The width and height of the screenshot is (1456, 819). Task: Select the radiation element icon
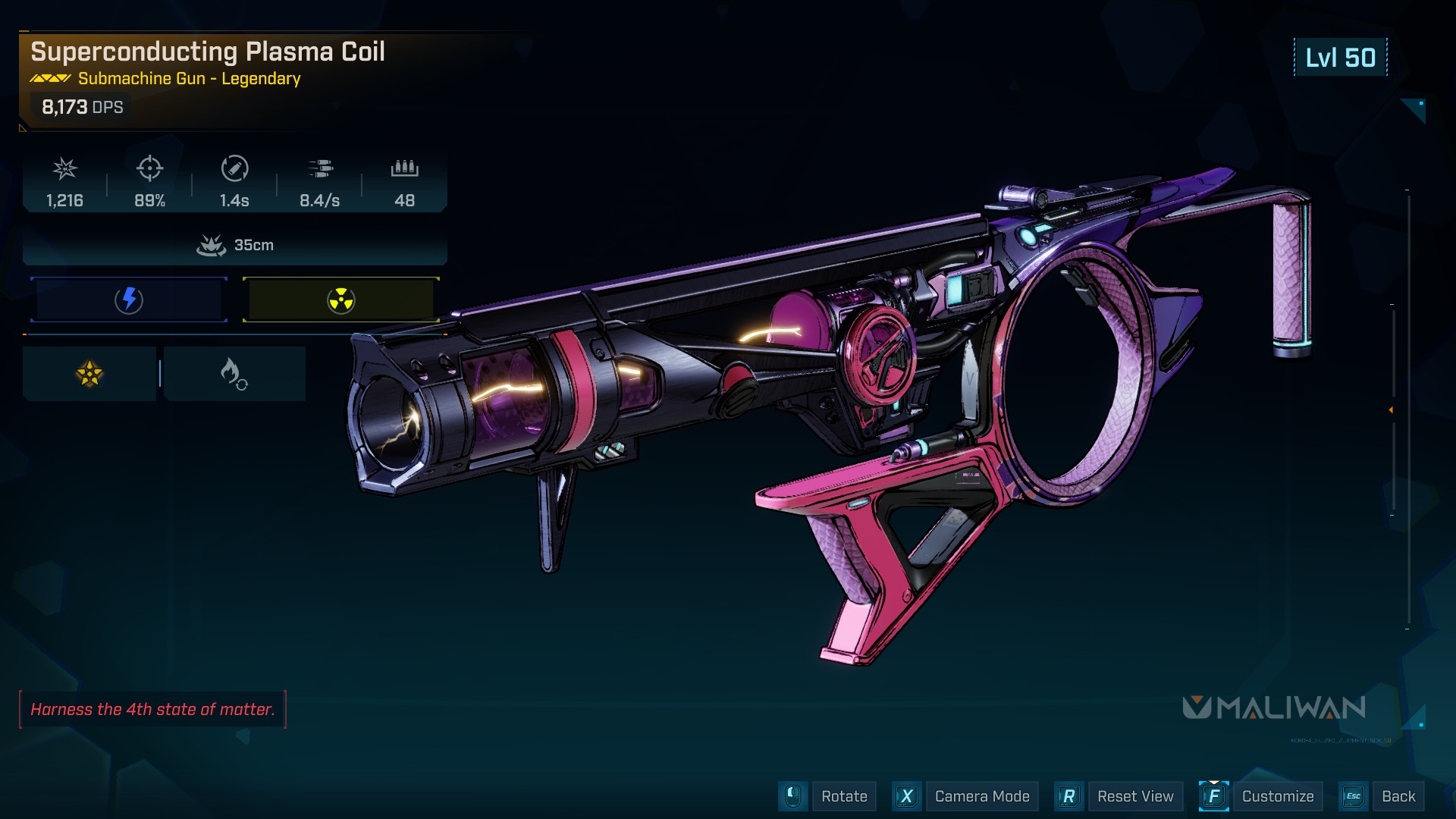[340, 300]
